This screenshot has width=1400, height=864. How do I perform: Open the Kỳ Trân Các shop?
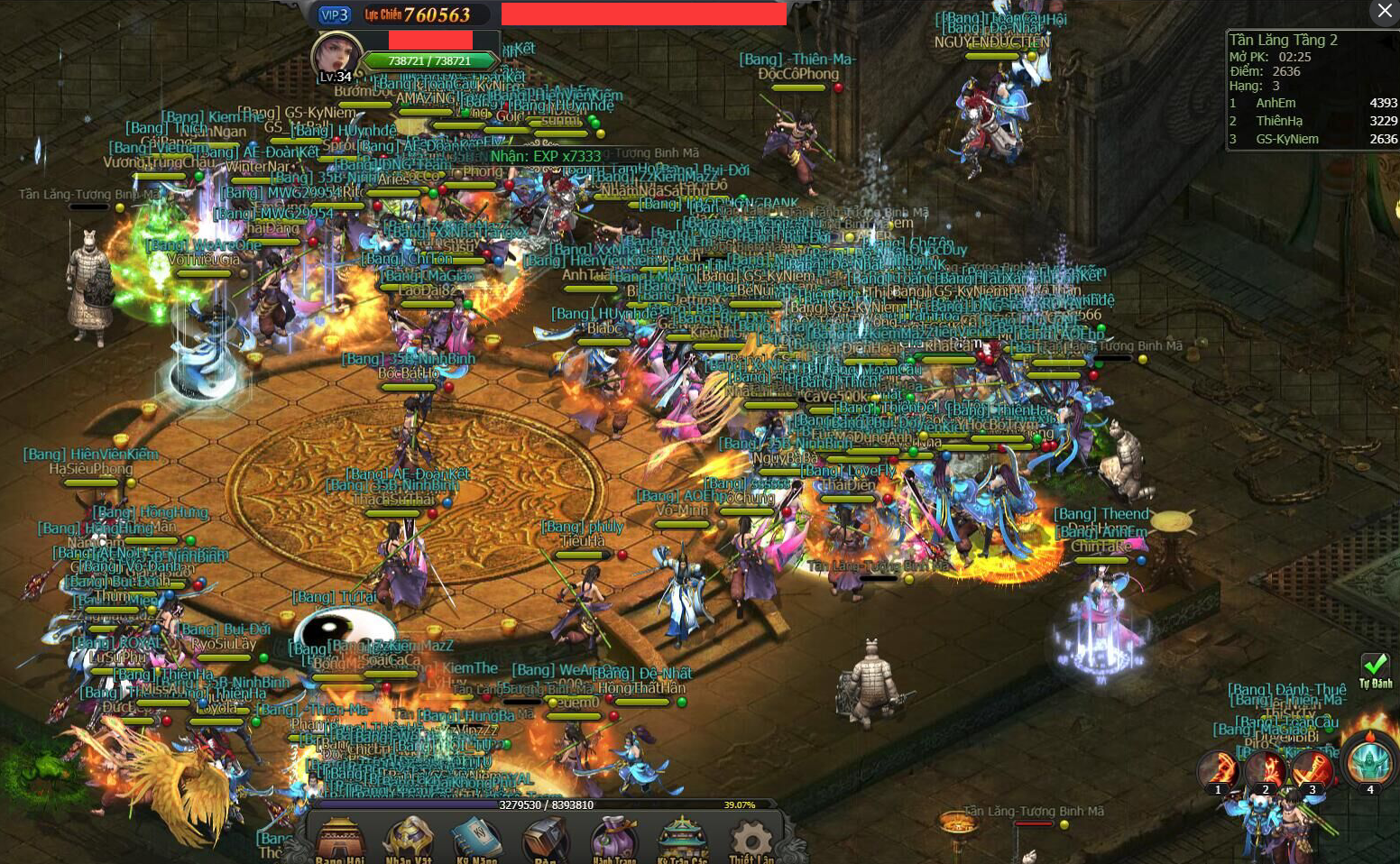683,839
